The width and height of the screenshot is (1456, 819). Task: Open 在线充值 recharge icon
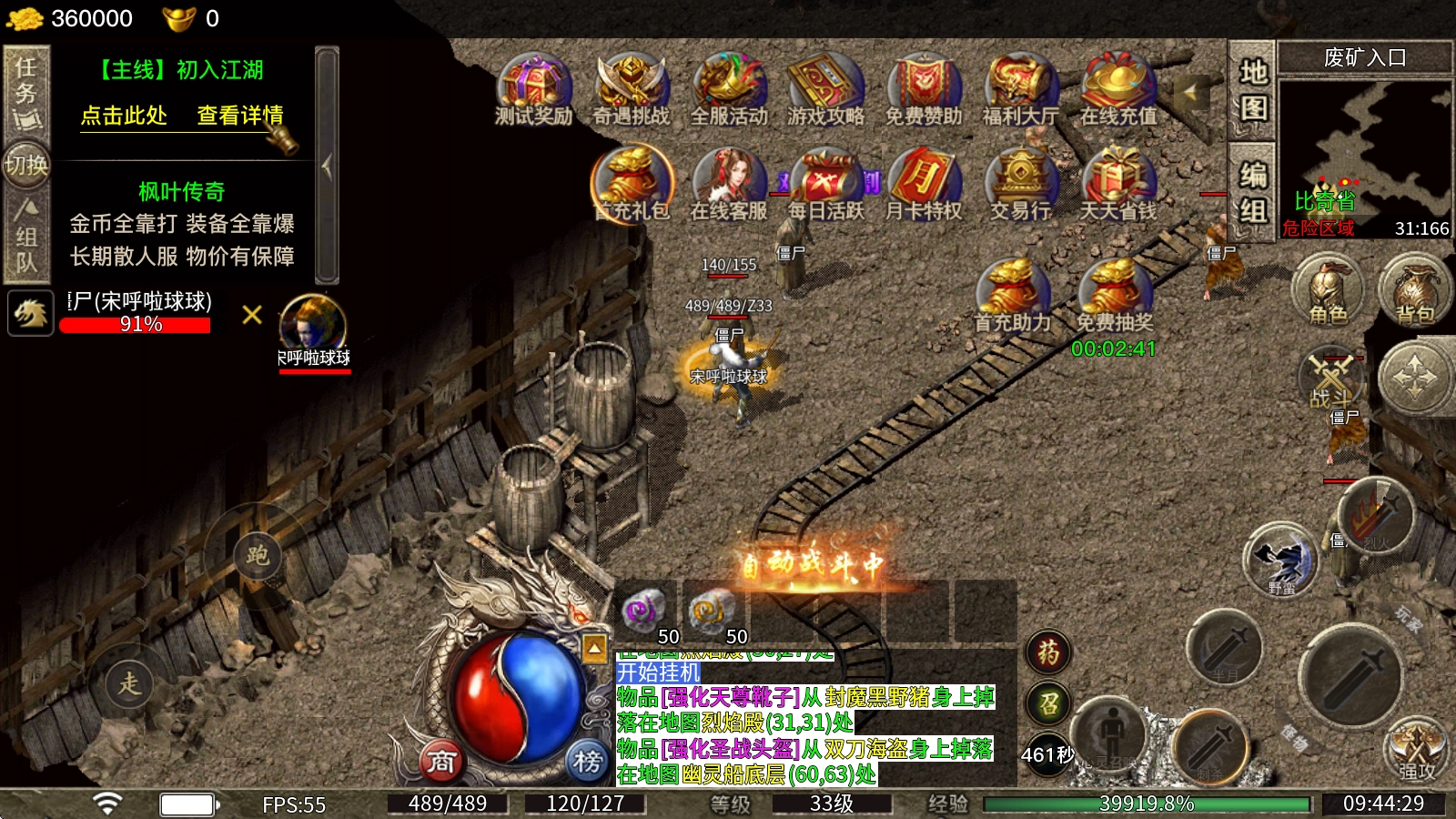click(1118, 89)
